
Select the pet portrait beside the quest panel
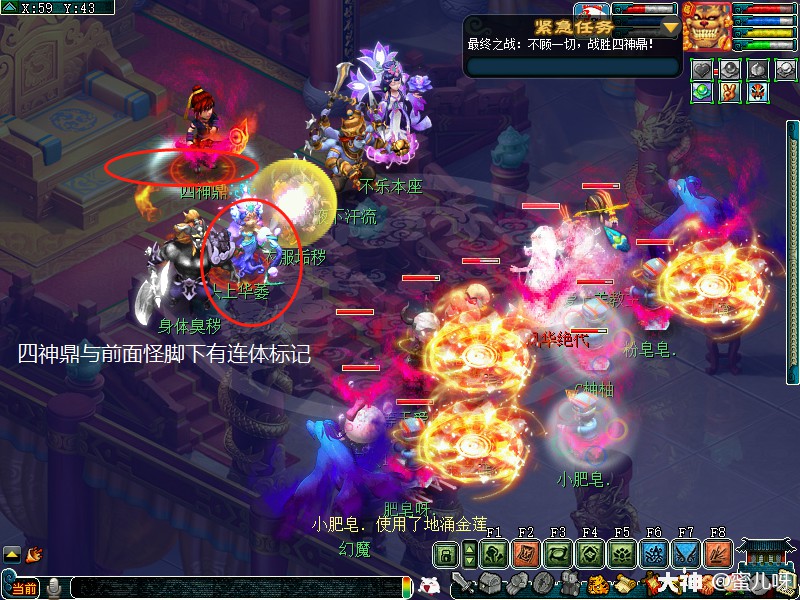pyautogui.click(x=592, y=10)
